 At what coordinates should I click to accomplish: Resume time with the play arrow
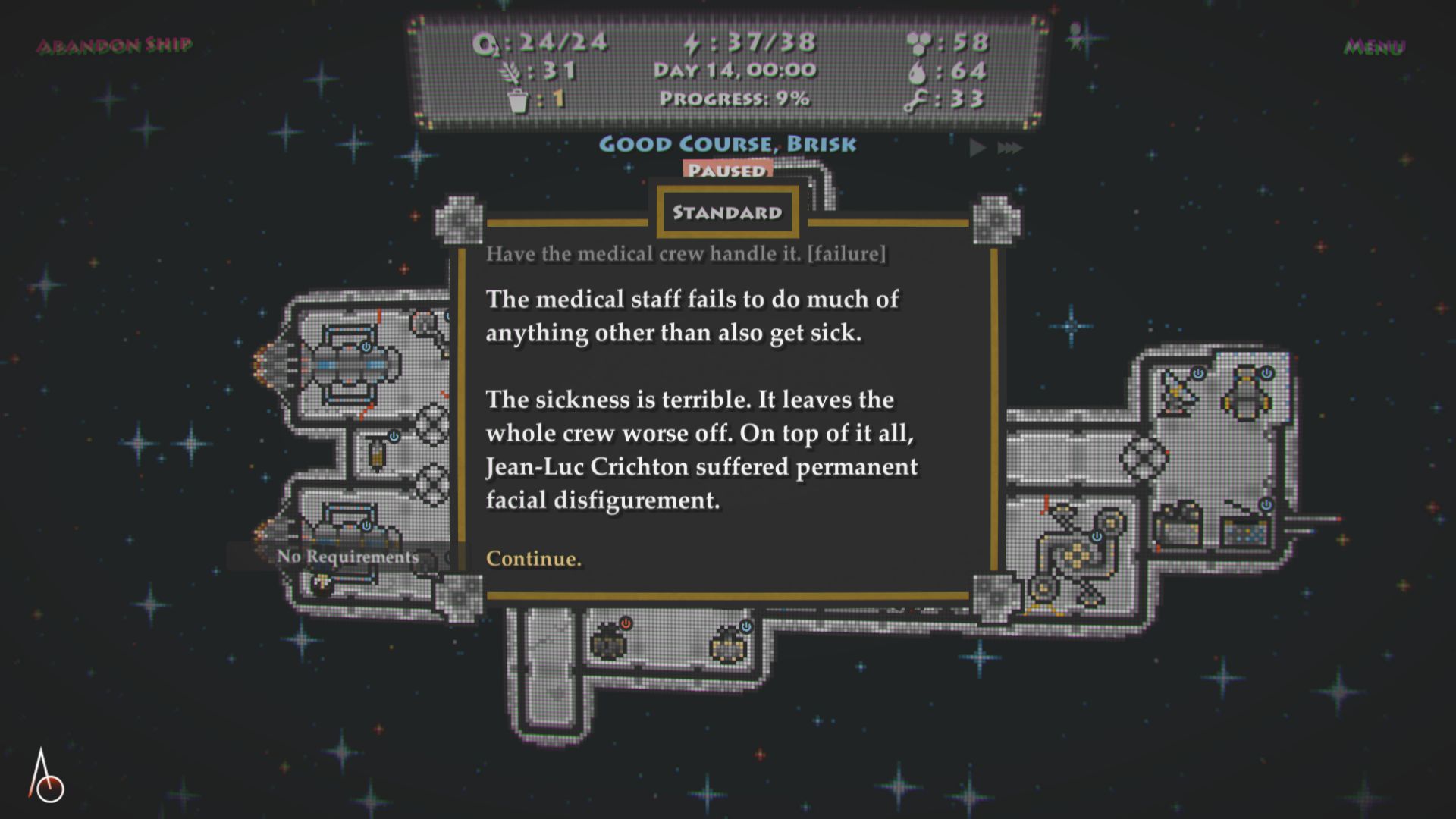click(x=977, y=147)
